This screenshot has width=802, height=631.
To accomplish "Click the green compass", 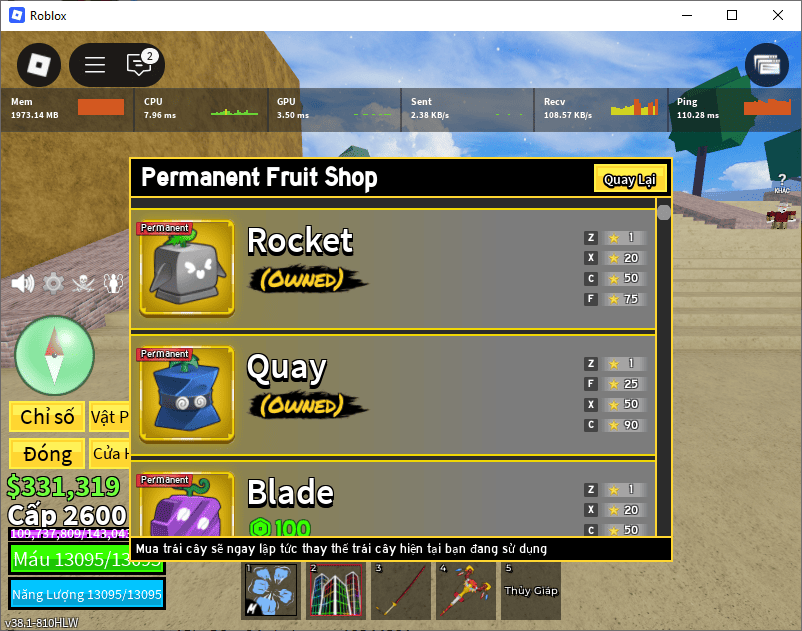I will pyautogui.click(x=55, y=354).
